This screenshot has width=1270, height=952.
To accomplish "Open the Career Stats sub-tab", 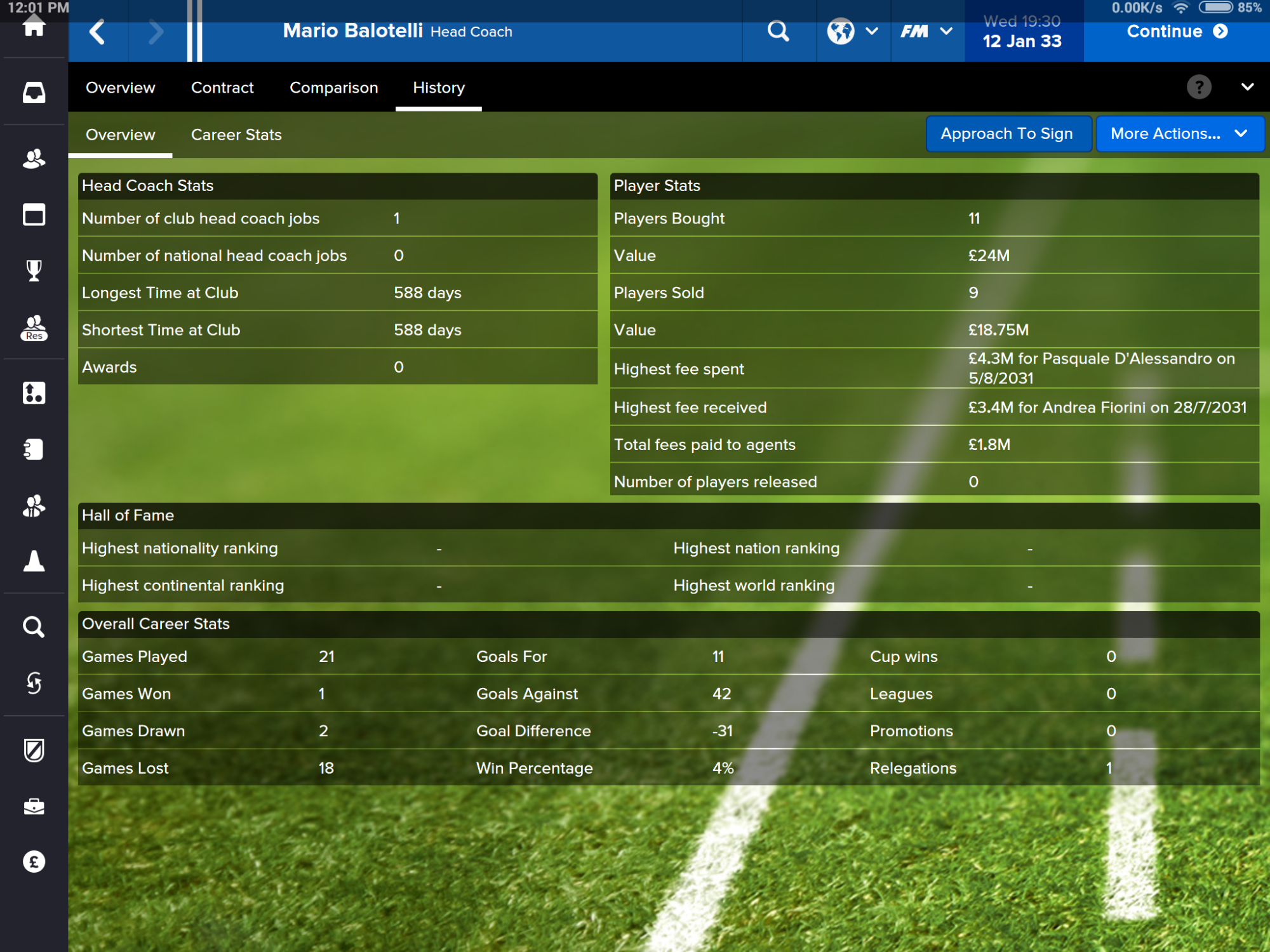I will click(236, 135).
